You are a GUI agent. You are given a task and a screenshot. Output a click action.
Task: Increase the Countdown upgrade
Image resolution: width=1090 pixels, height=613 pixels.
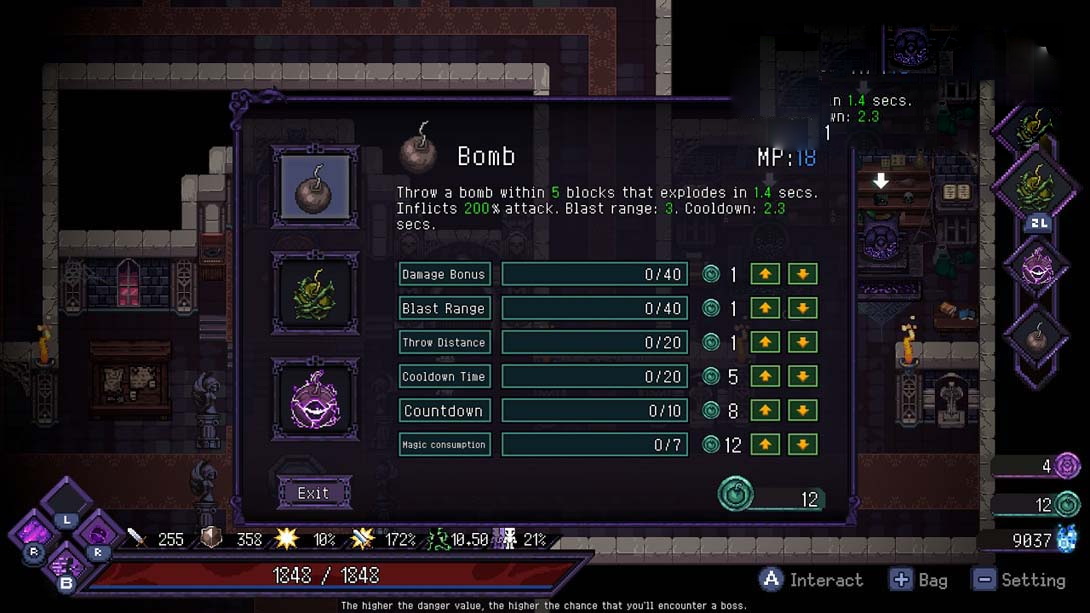click(765, 411)
